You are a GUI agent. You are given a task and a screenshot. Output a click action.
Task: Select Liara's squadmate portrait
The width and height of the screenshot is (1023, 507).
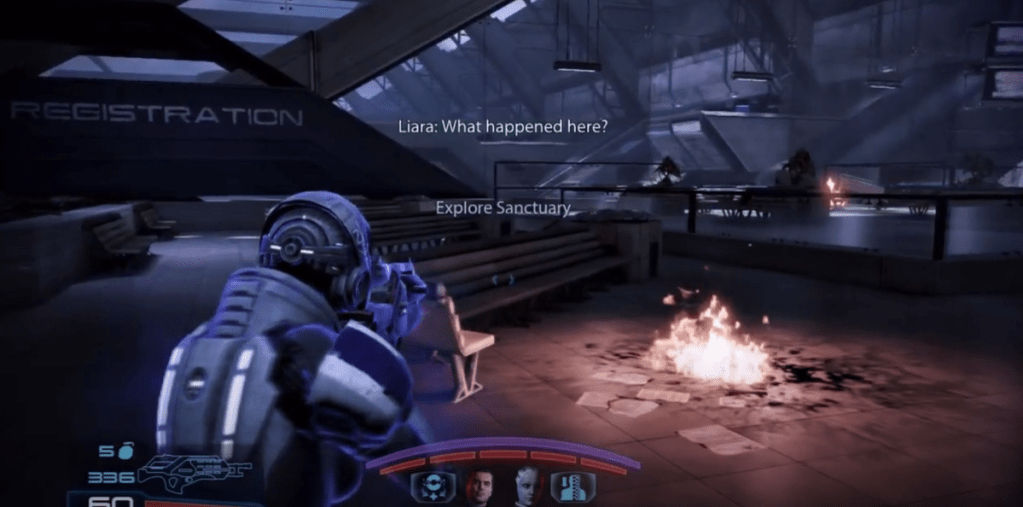[527, 487]
